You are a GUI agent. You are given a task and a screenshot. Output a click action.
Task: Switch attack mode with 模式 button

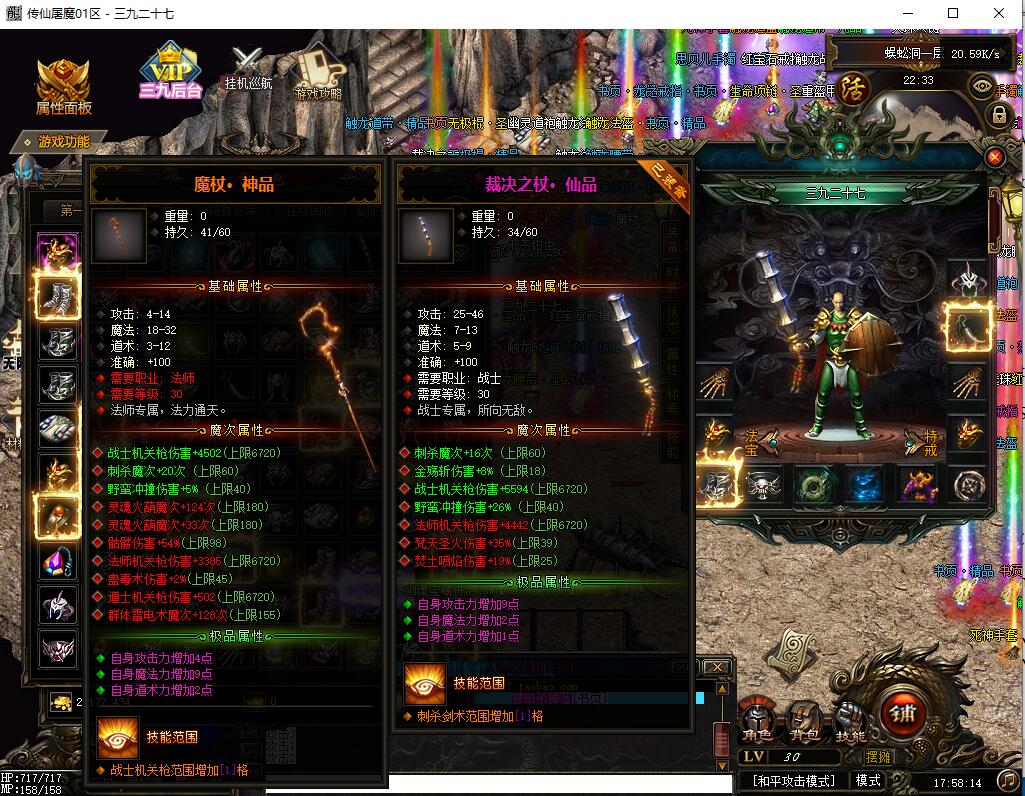(868, 781)
